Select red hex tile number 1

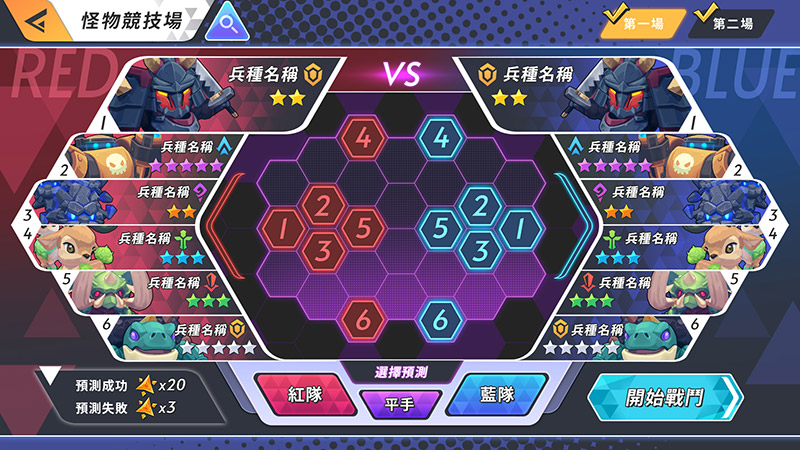tap(283, 230)
